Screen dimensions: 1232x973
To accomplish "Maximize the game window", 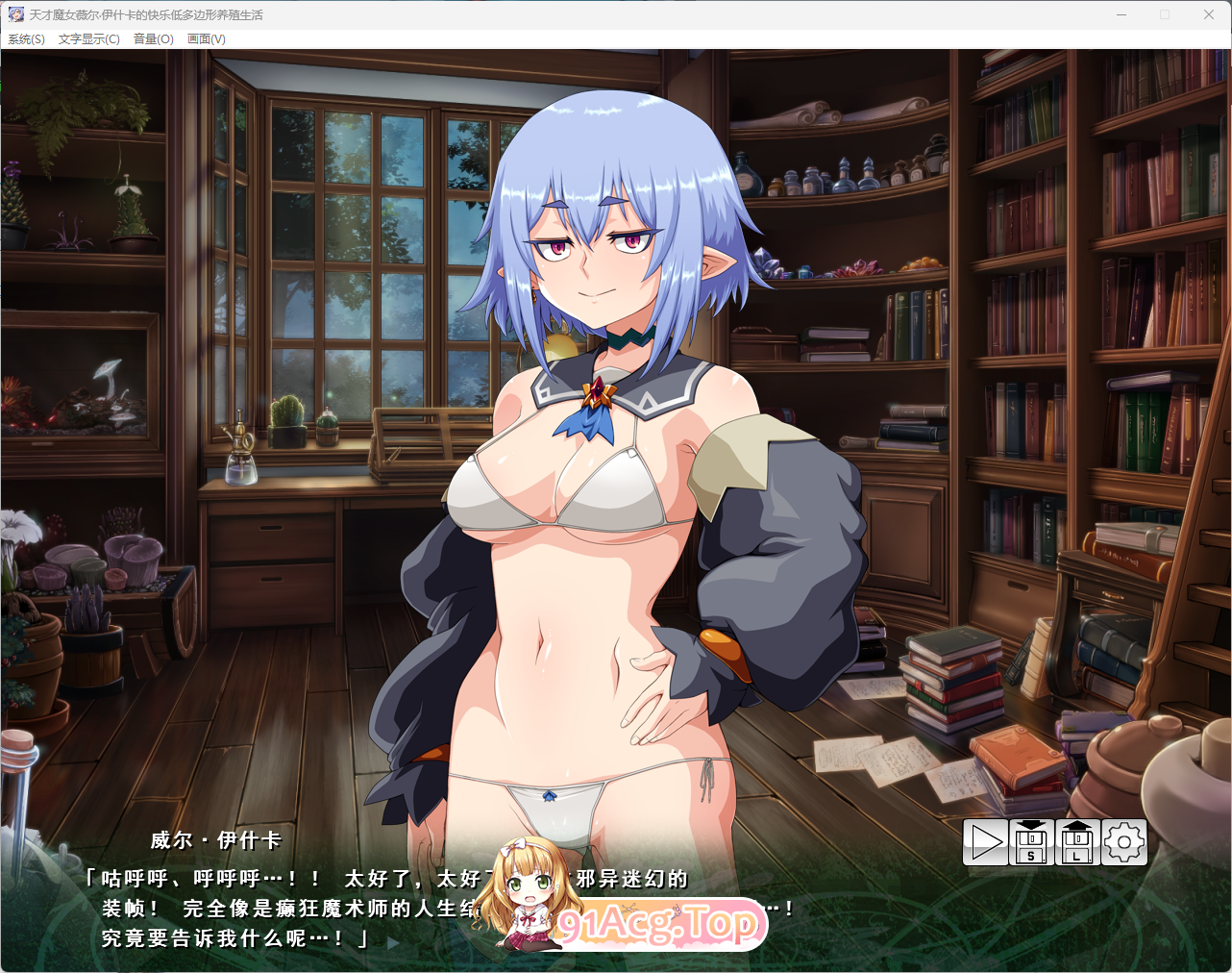I will point(1165,14).
